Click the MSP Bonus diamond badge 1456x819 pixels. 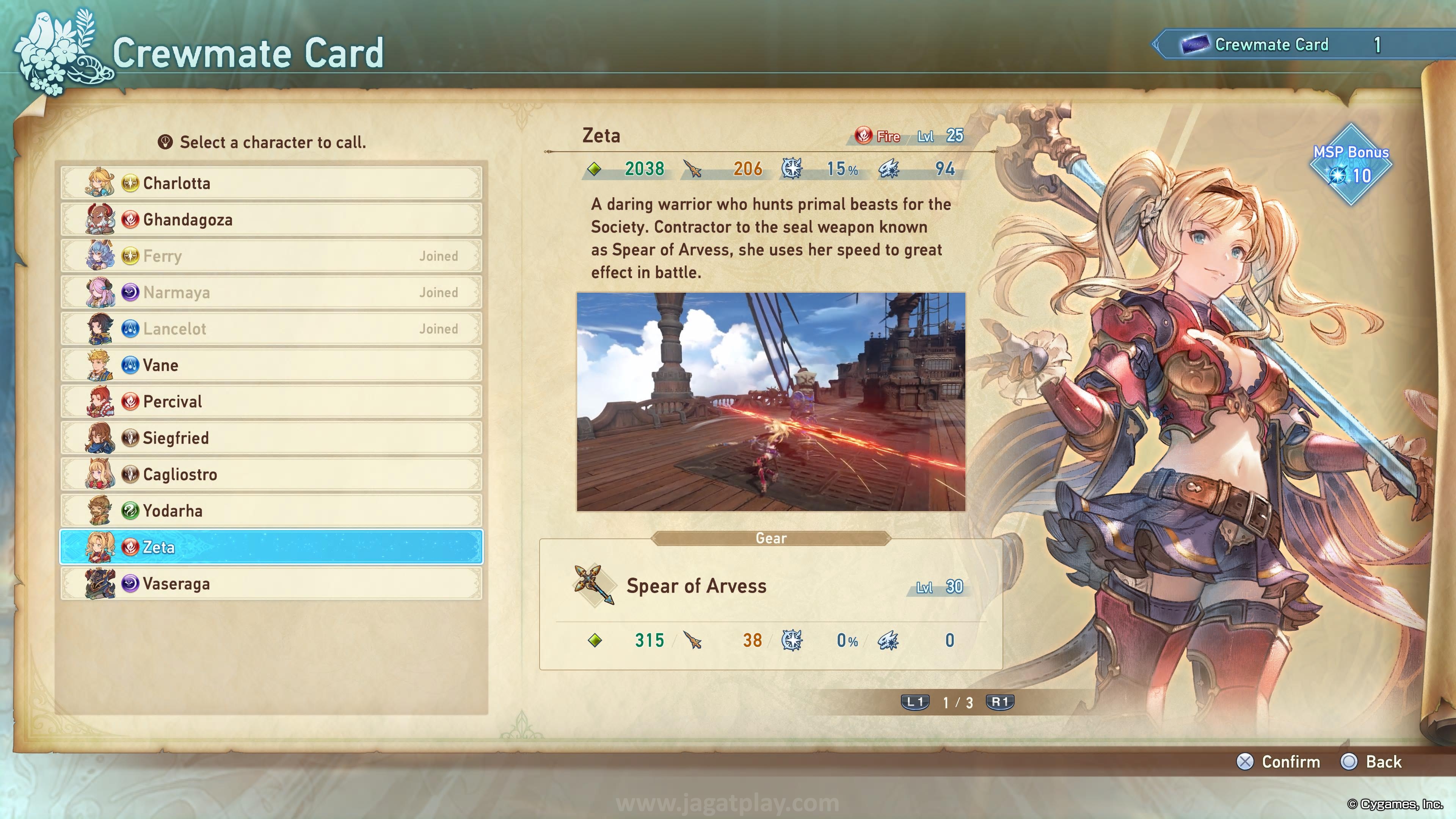(x=1351, y=165)
